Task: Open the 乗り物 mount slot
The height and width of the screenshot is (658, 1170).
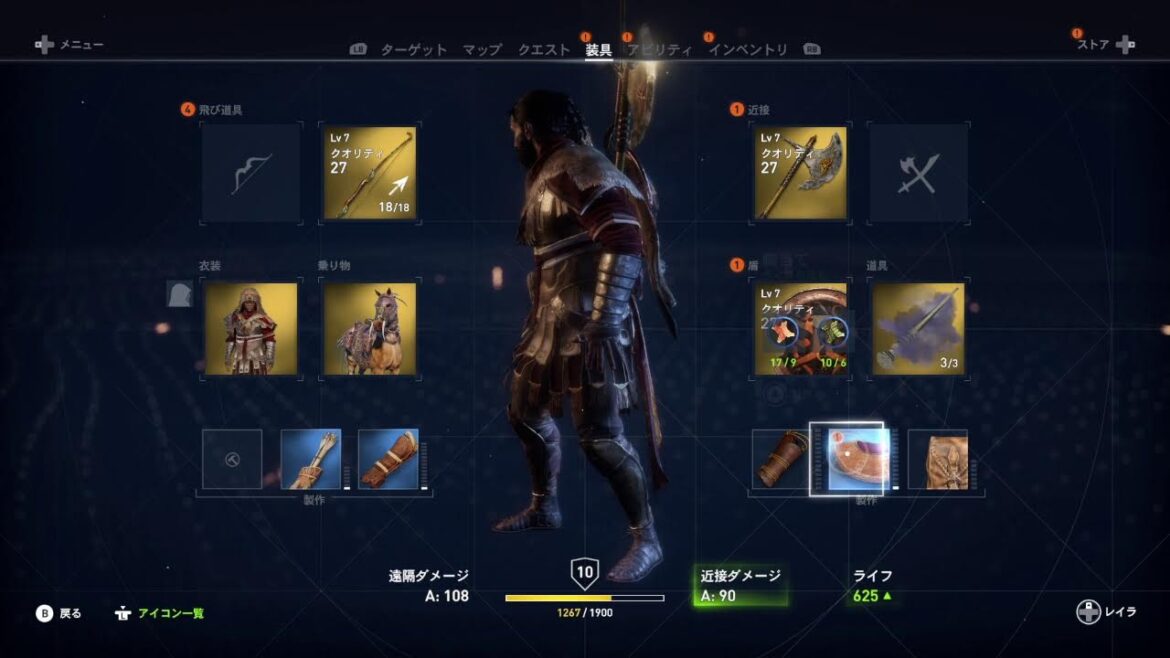Action: point(369,329)
